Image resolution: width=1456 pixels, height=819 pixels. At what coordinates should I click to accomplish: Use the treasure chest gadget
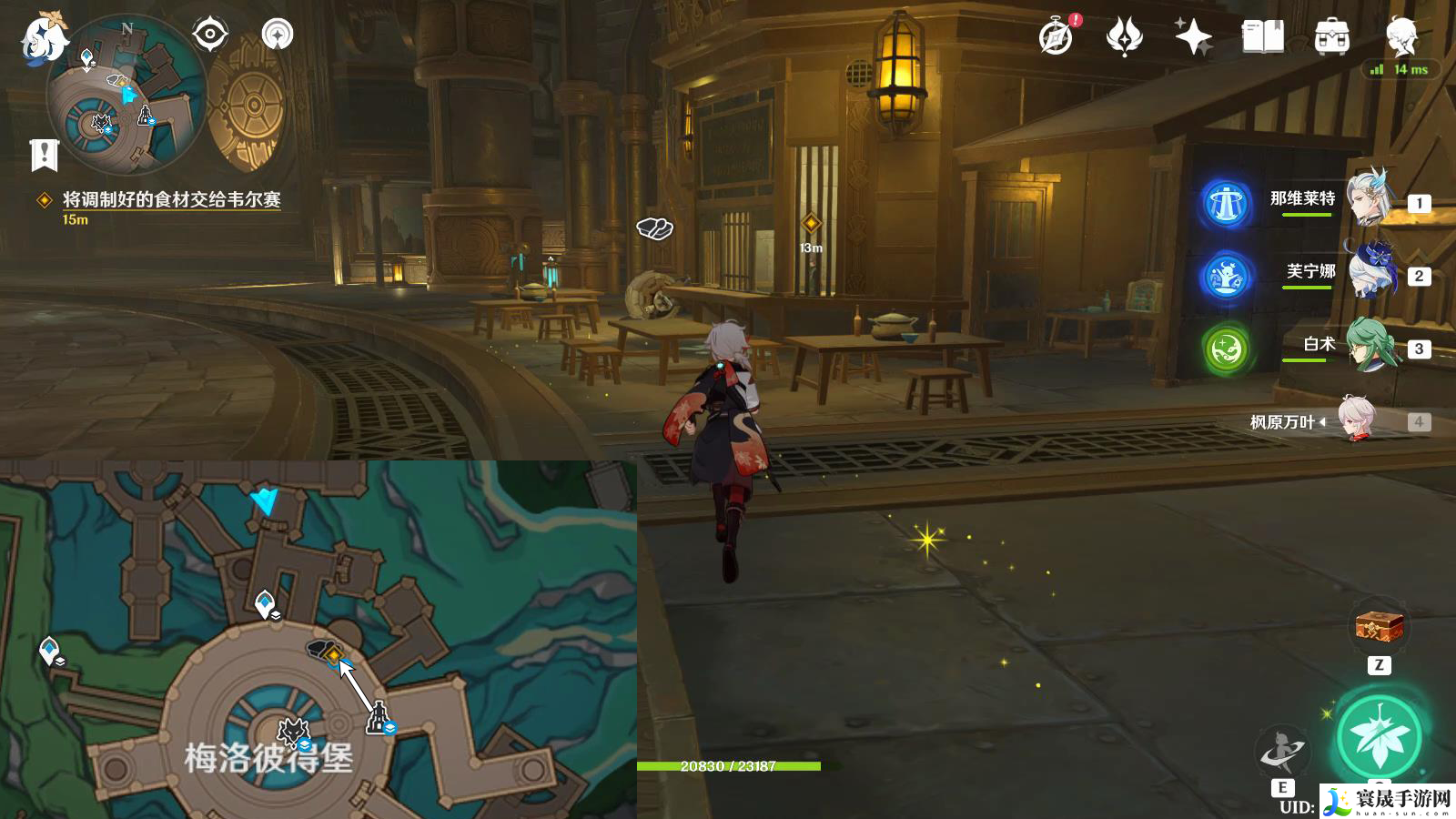1379,626
